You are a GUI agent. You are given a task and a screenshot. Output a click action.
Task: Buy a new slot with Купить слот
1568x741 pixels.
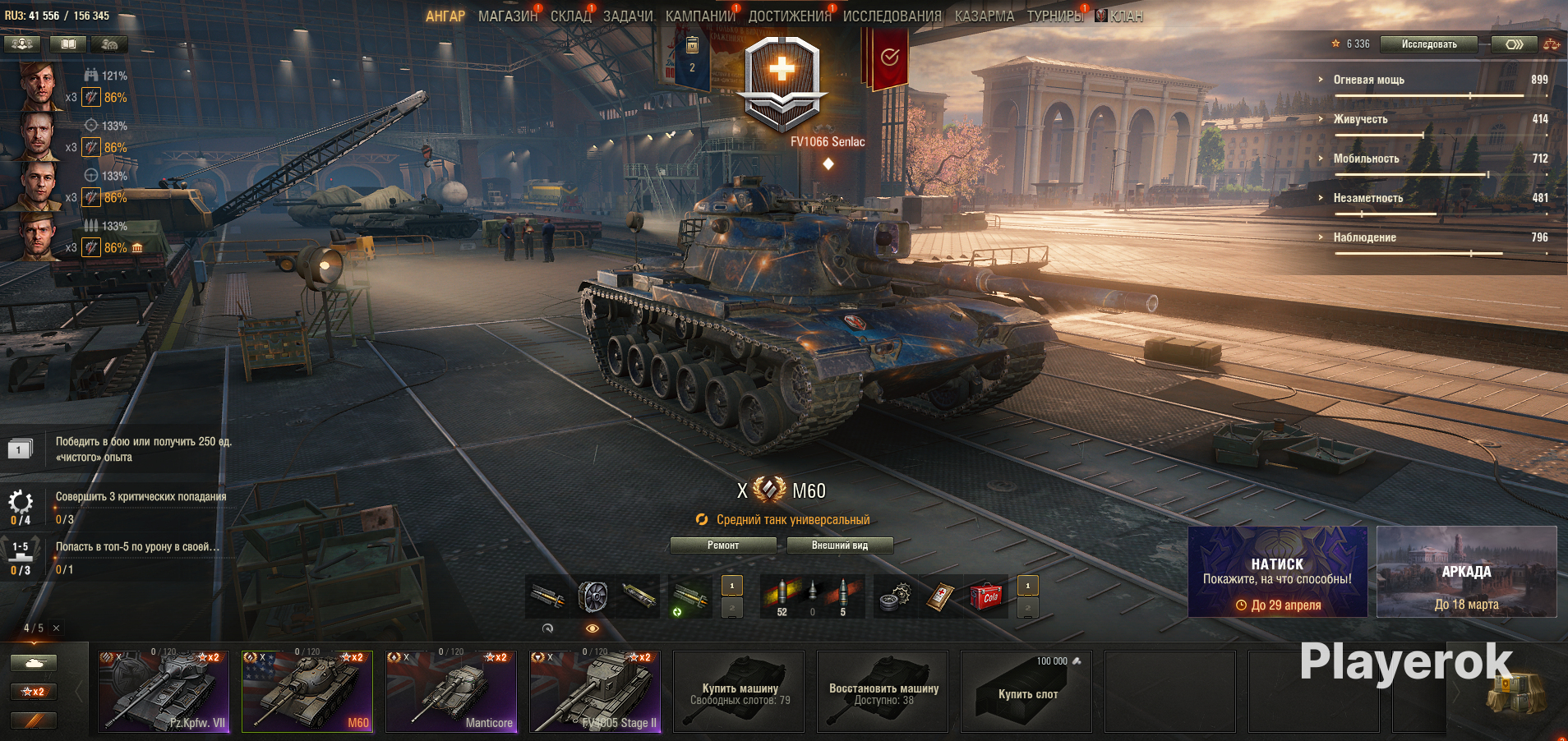coord(1026,691)
